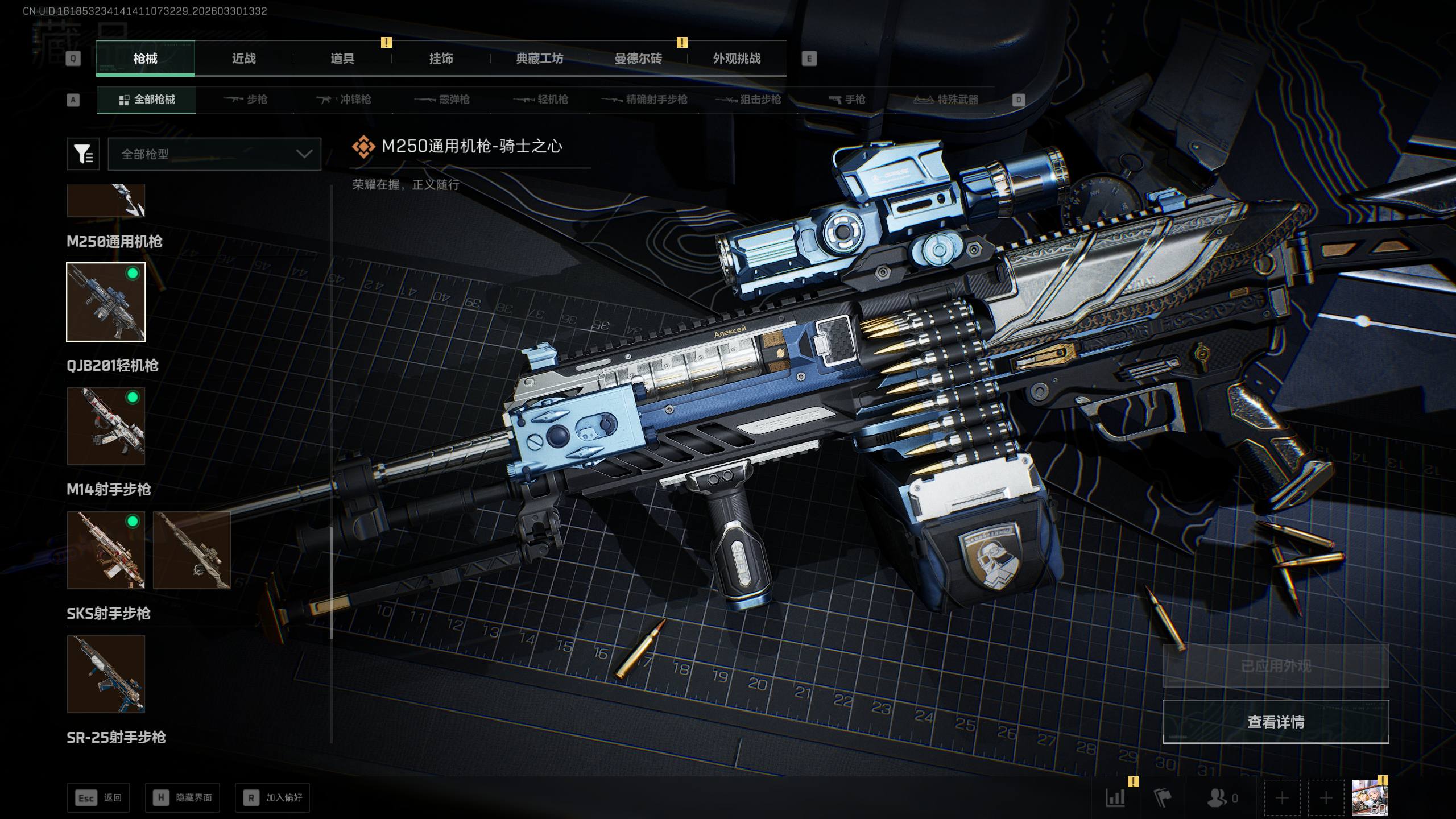Select the QJB201轻机枪 skin thumbnail
The height and width of the screenshot is (819, 1456).
pos(106,426)
